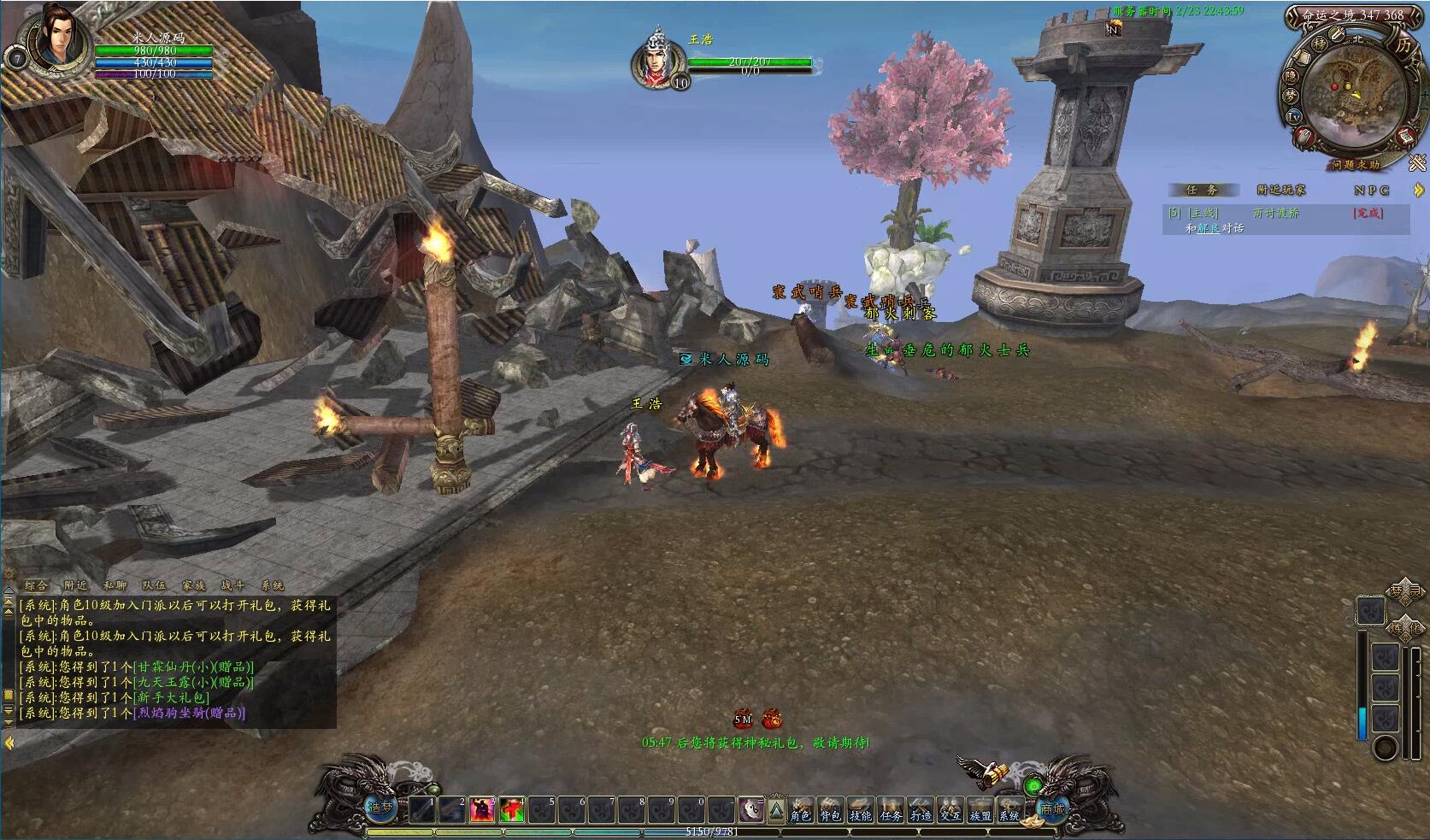Activate the red cross skill in slot 4
Image resolution: width=1430 pixels, height=840 pixels.
[513, 809]
